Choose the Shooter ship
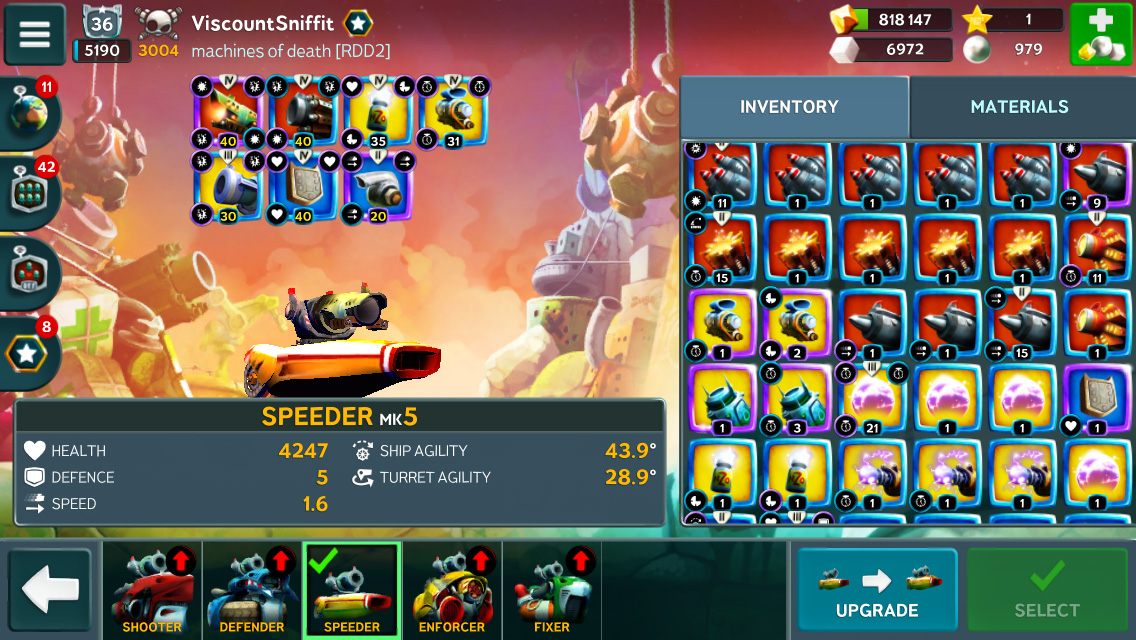Screen dimensions: 1136x640 pyautogui.click(x=152, y=591)
